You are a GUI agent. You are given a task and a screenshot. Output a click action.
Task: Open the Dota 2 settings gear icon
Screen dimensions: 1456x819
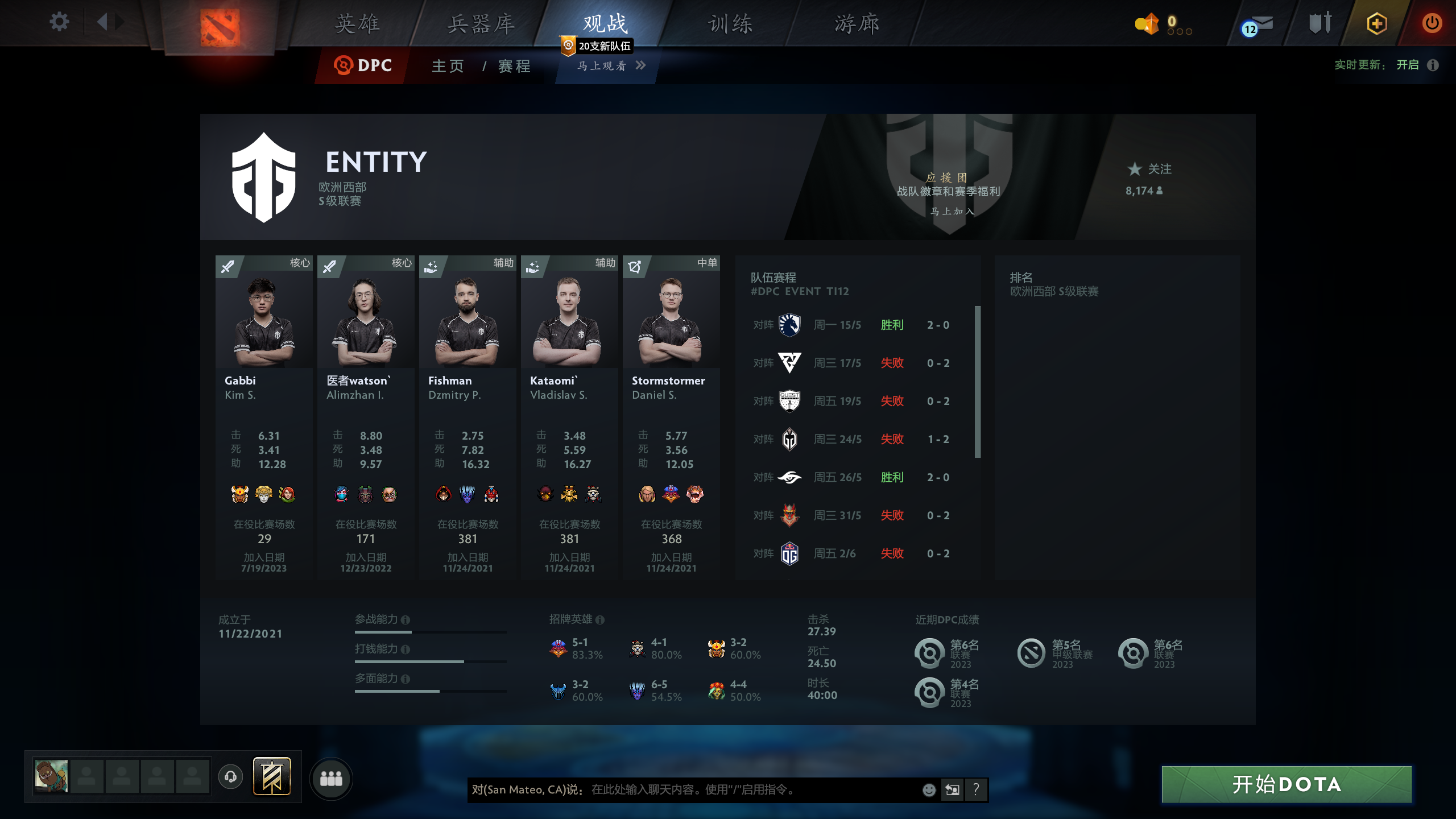tap(59, 22)
